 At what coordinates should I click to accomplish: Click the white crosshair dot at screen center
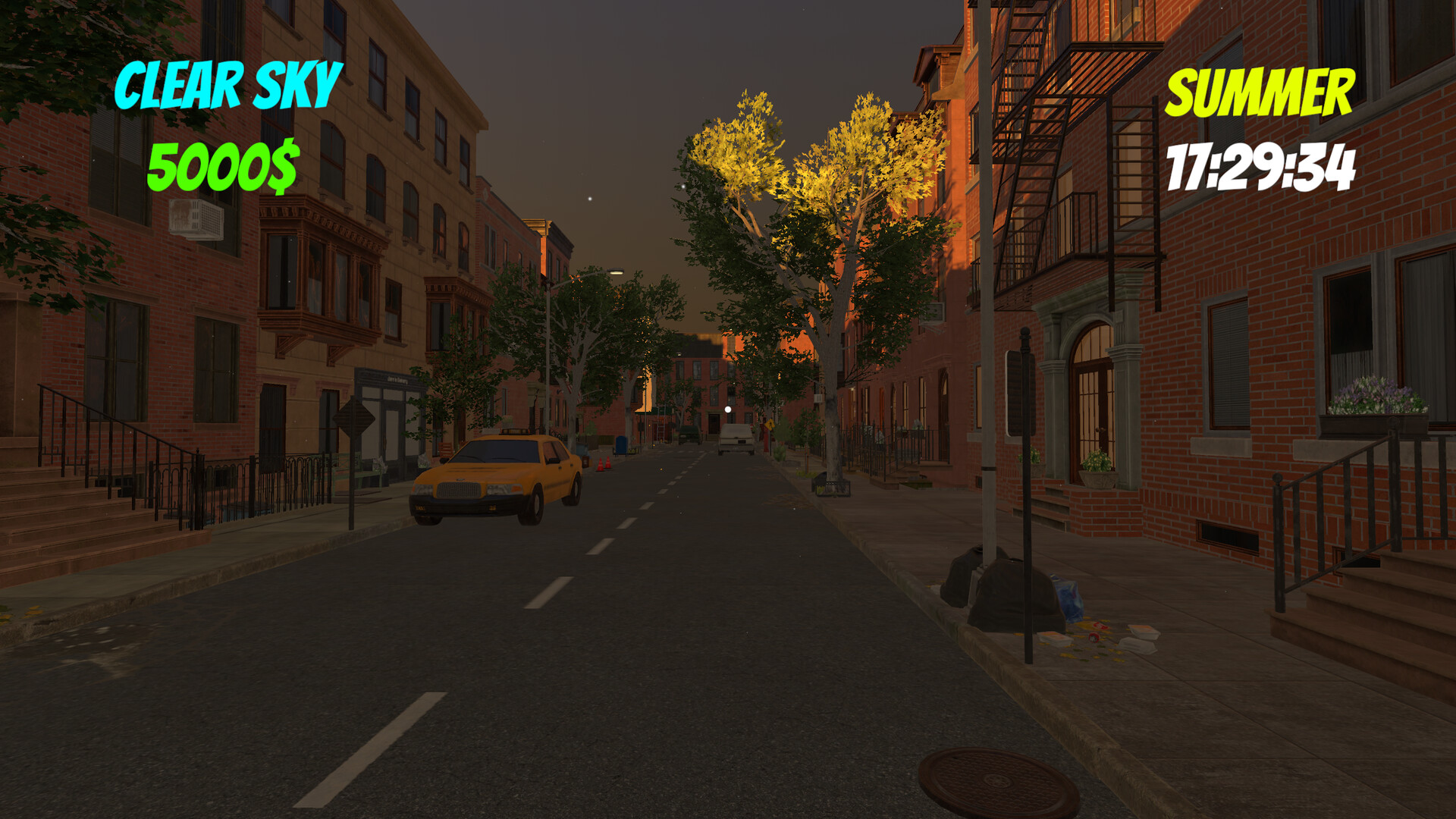click(728, 409)
